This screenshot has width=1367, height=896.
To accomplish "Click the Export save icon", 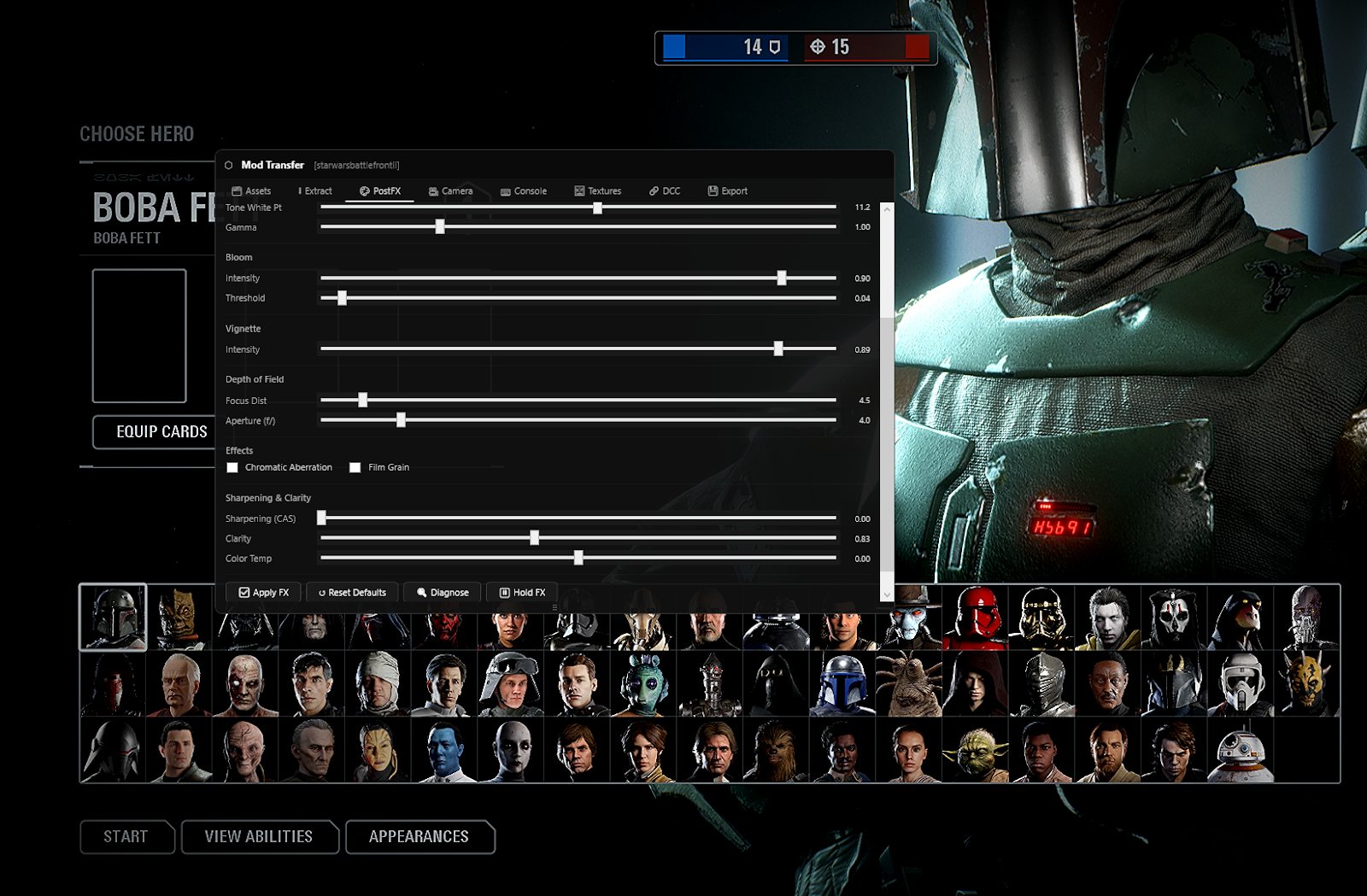I will tap(712, 191).
